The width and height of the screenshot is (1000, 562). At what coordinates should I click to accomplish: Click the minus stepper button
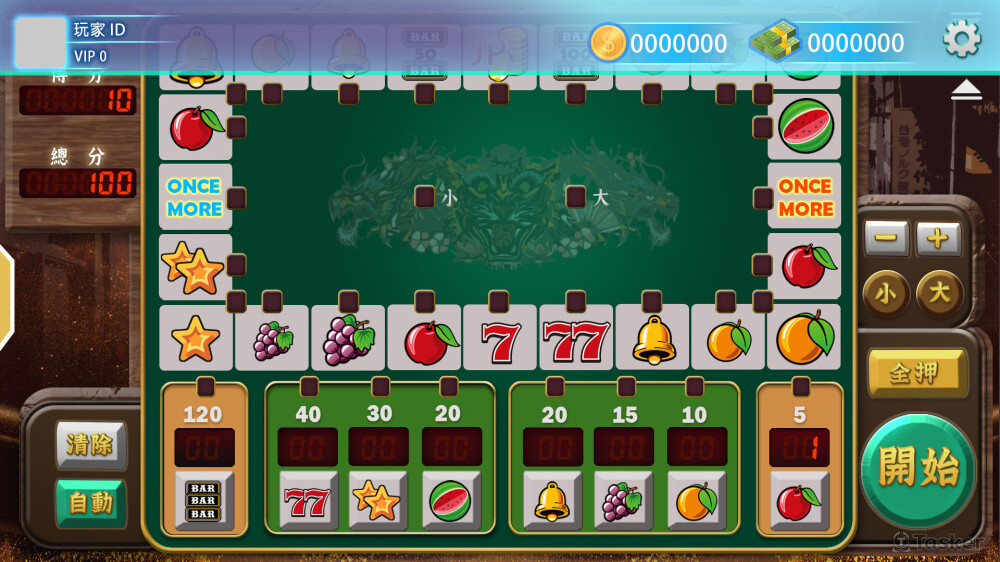tap(886, 239)
